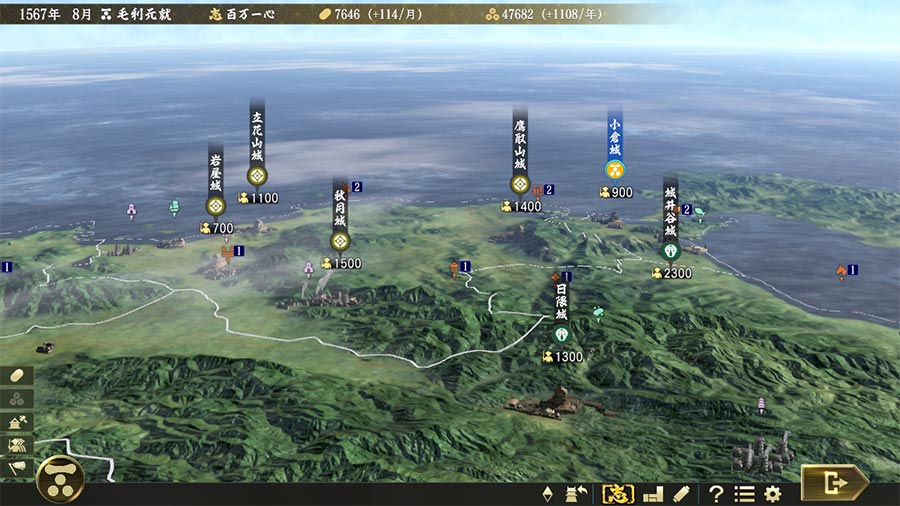Screen dimensions: 900x506
Task: Select Iwaya Castle (岩屋城) marker
Action: pos(215,205)
